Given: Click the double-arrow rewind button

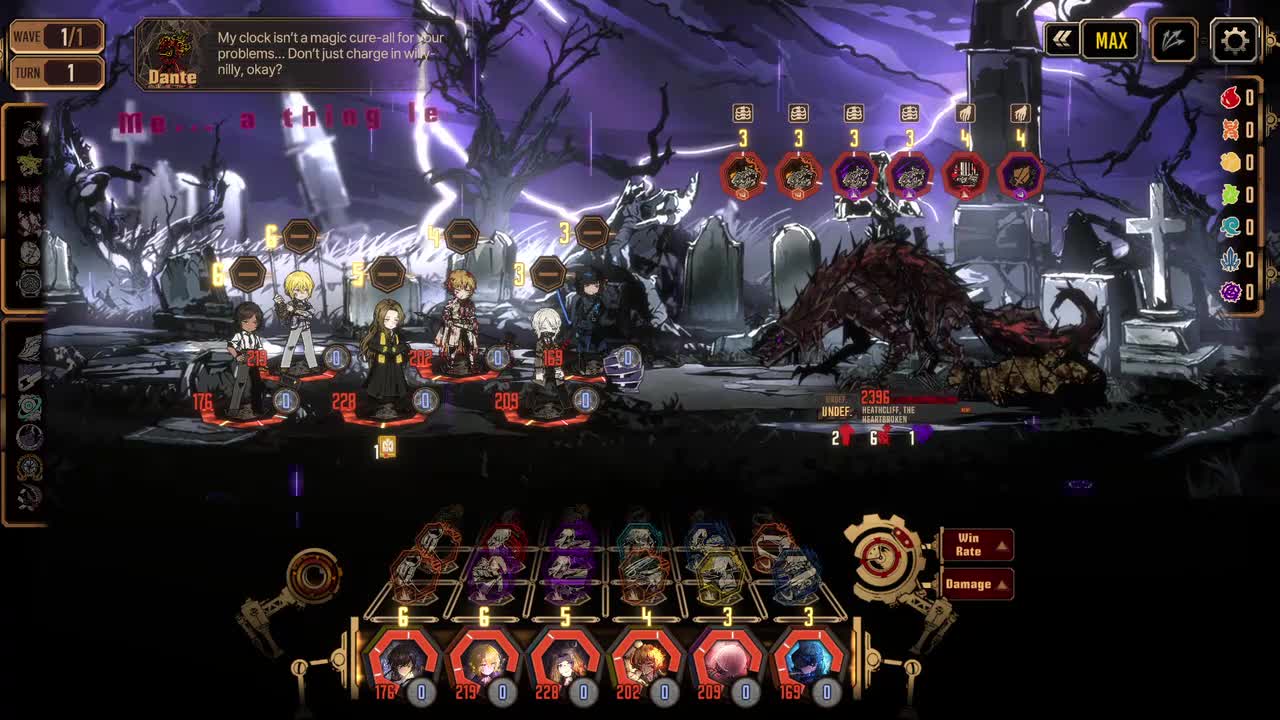Looking at the screenshot, I should click(1061, 40).
